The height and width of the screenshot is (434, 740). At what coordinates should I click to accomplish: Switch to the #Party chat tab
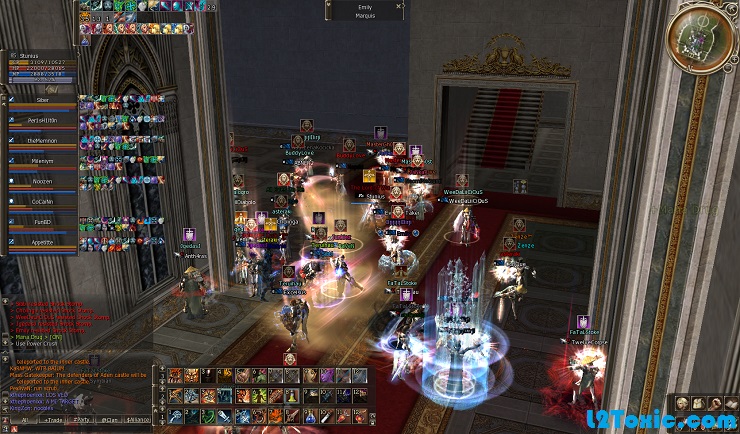pyautogui.click(x=80, y=419)
